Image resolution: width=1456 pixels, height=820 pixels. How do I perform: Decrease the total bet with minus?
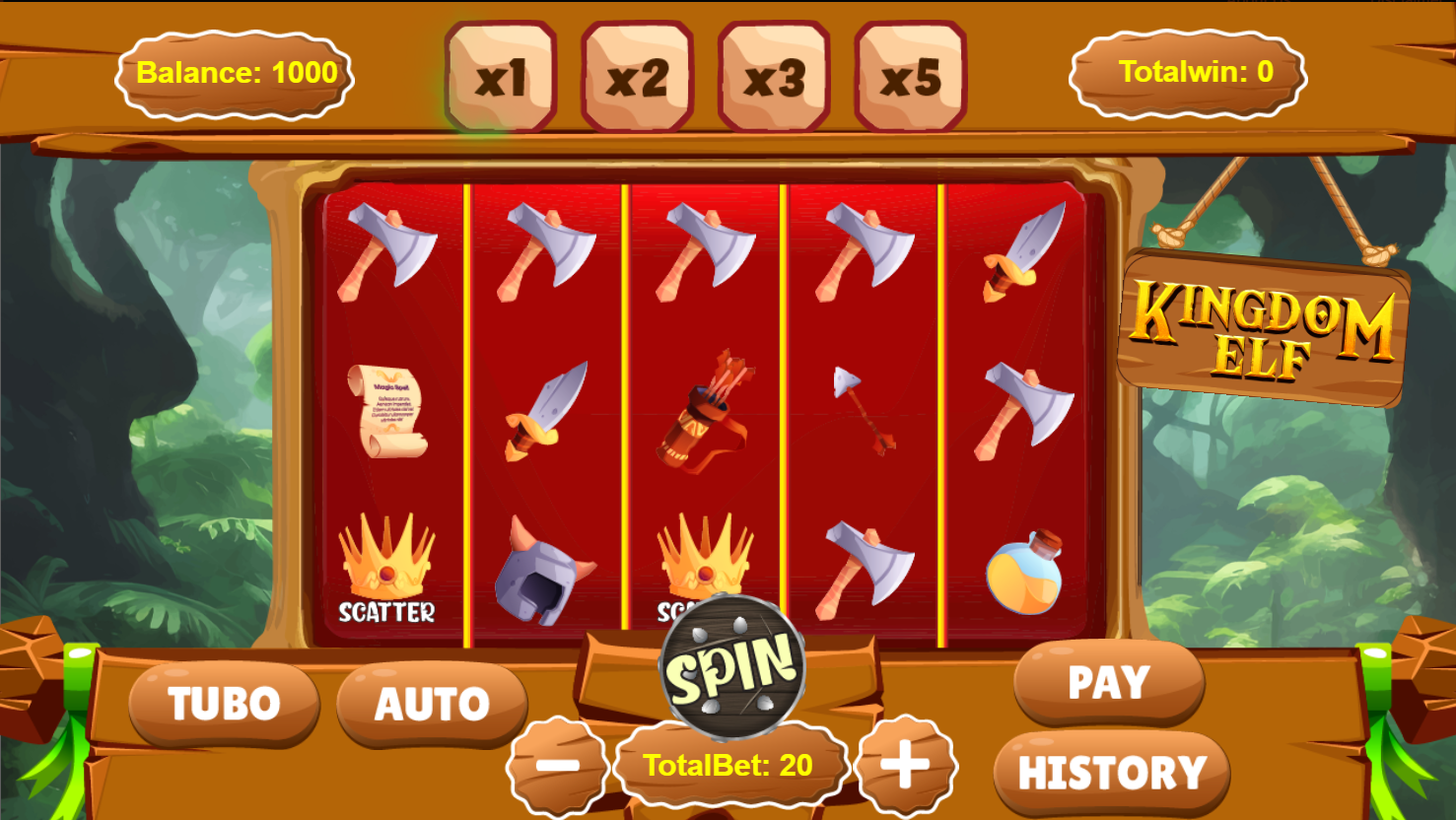pos(558,766)
